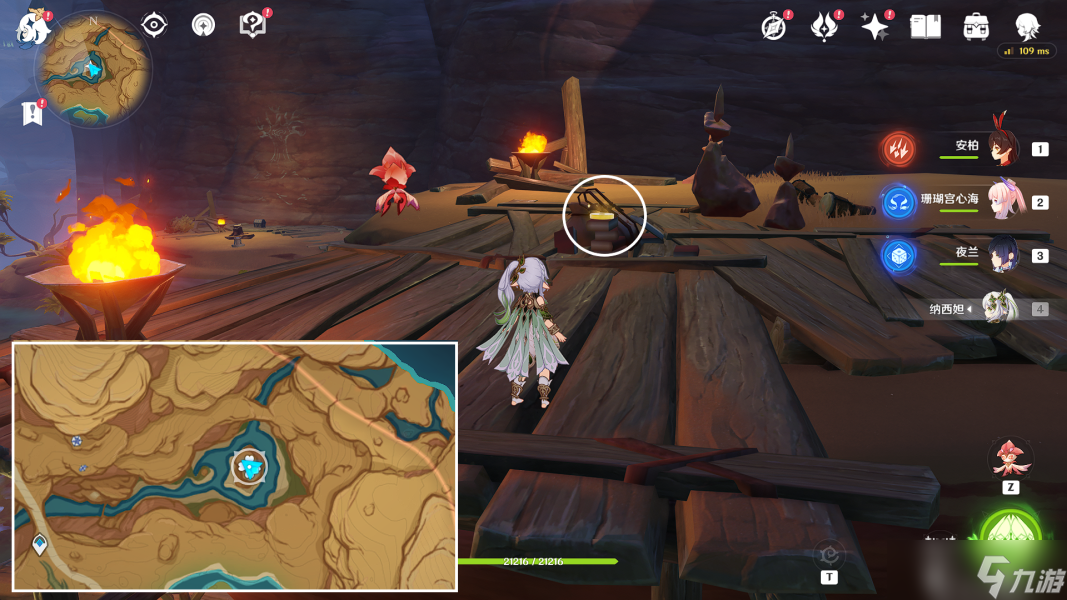Click the inset area map thumbnail

point(235,466)
